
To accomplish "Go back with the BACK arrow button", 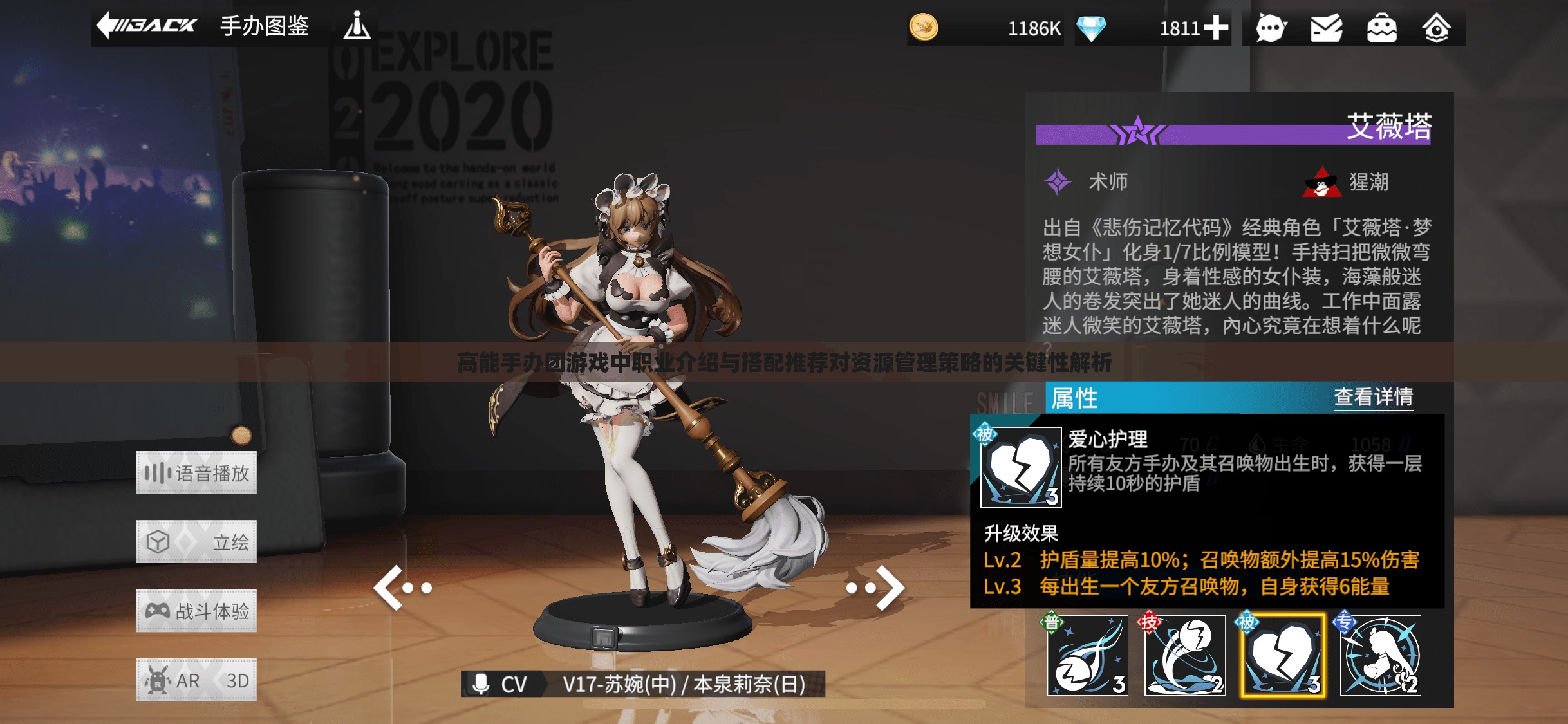I will coord(147,26).
